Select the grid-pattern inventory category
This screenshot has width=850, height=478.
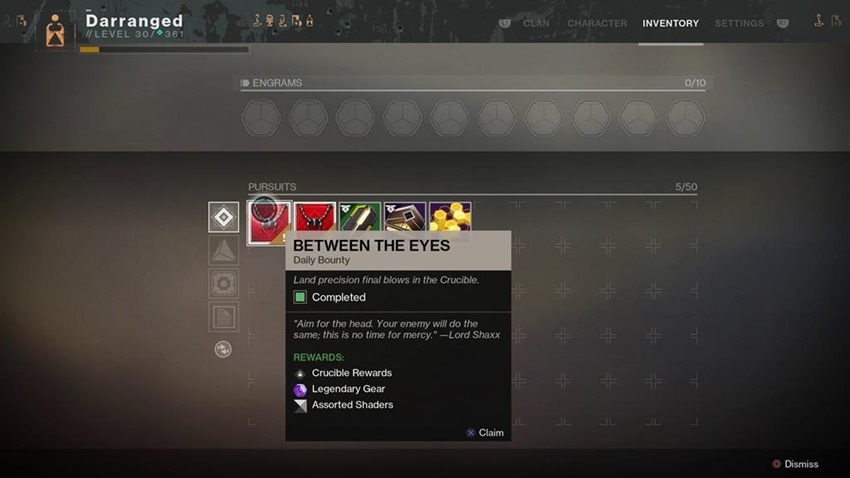(x=223, y=317)
